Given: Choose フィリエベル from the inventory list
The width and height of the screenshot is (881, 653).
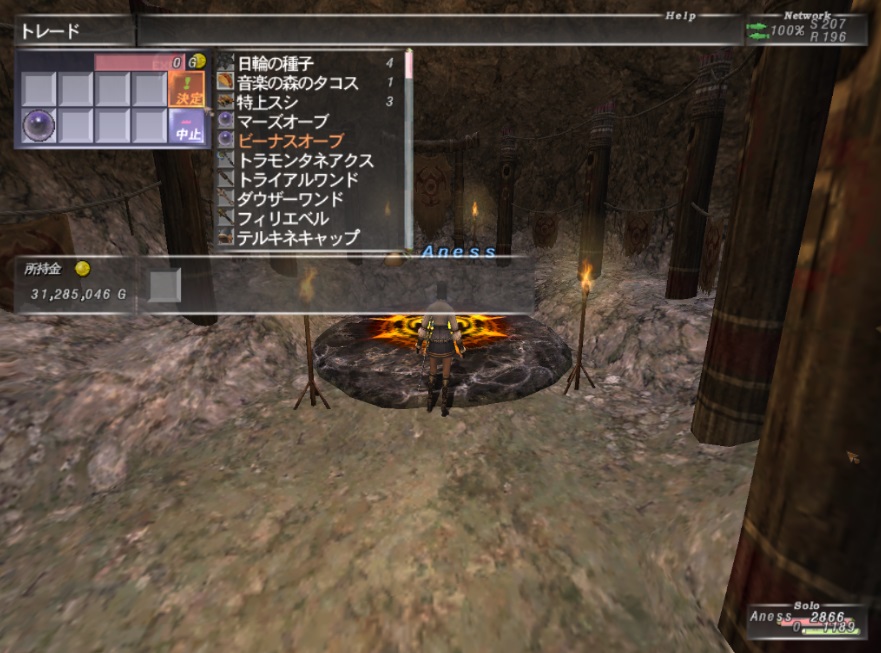Looking at the screenshot, I should (x=283, y=219).
